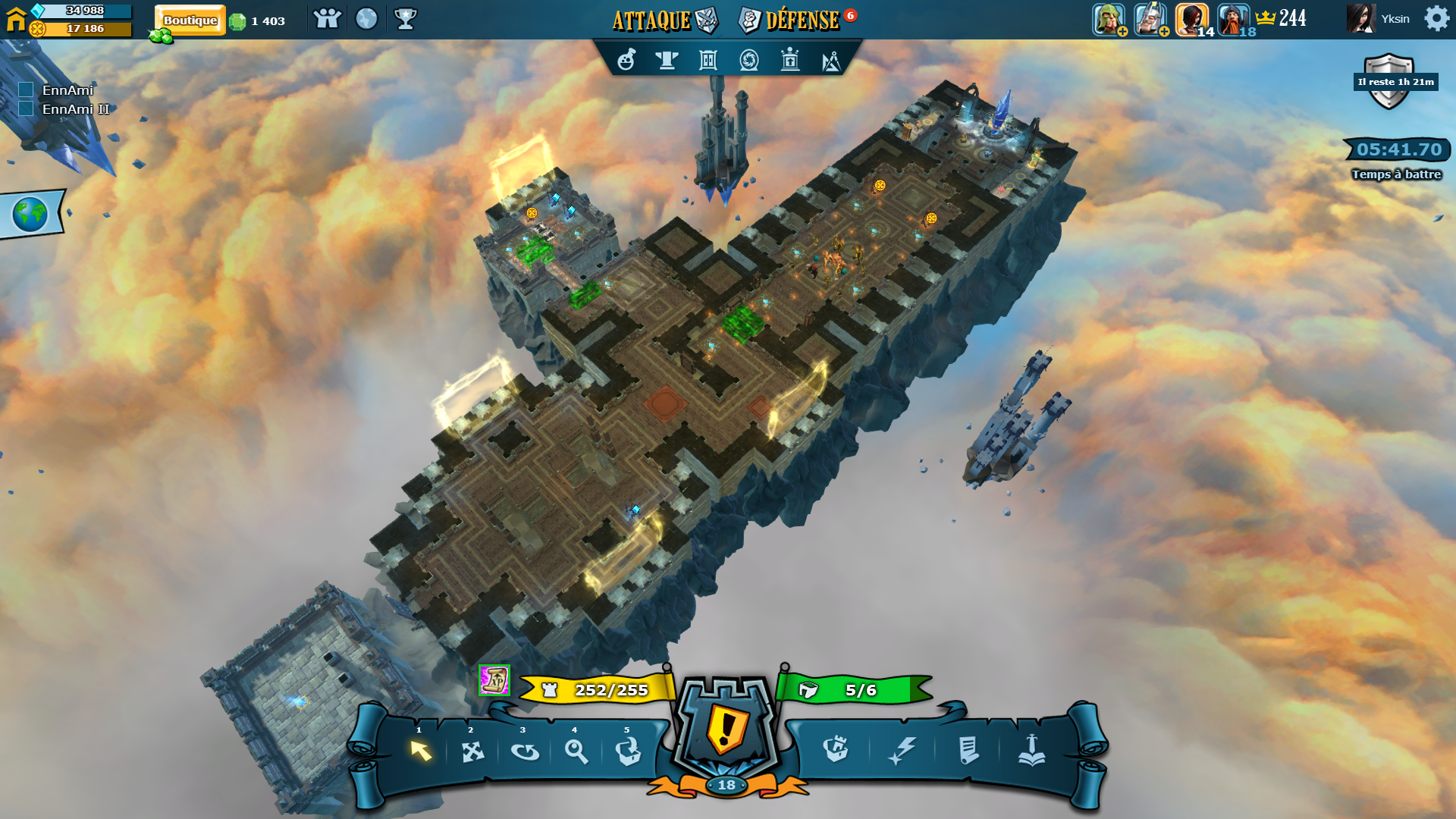The image size is (1456, 819).
Task: Toggle the EnnAmi II checkbox
Action: [26, 109]
